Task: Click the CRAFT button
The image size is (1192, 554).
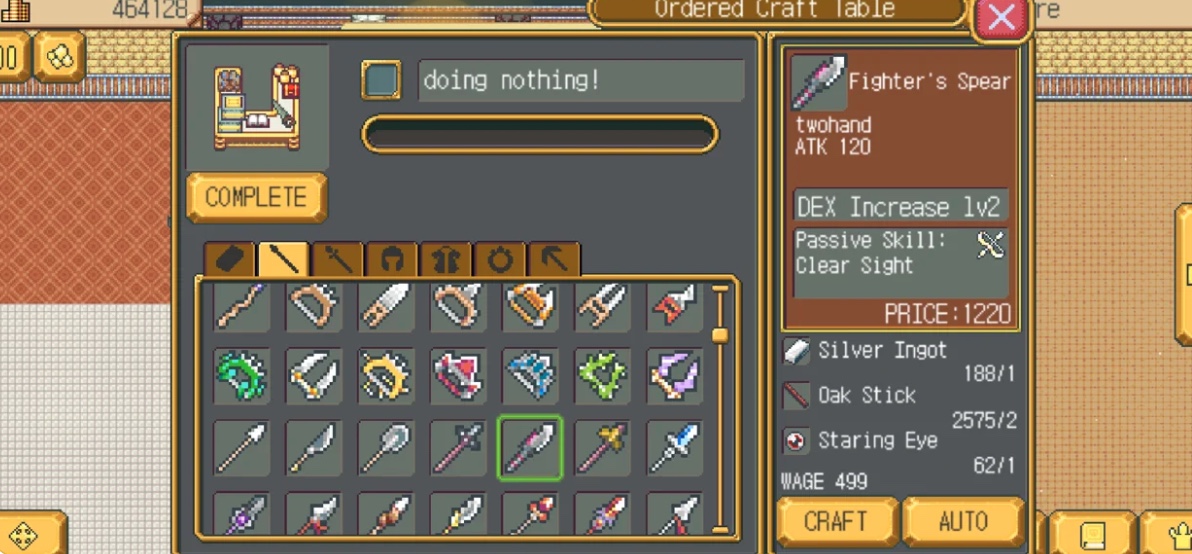Action: [836, 521]
